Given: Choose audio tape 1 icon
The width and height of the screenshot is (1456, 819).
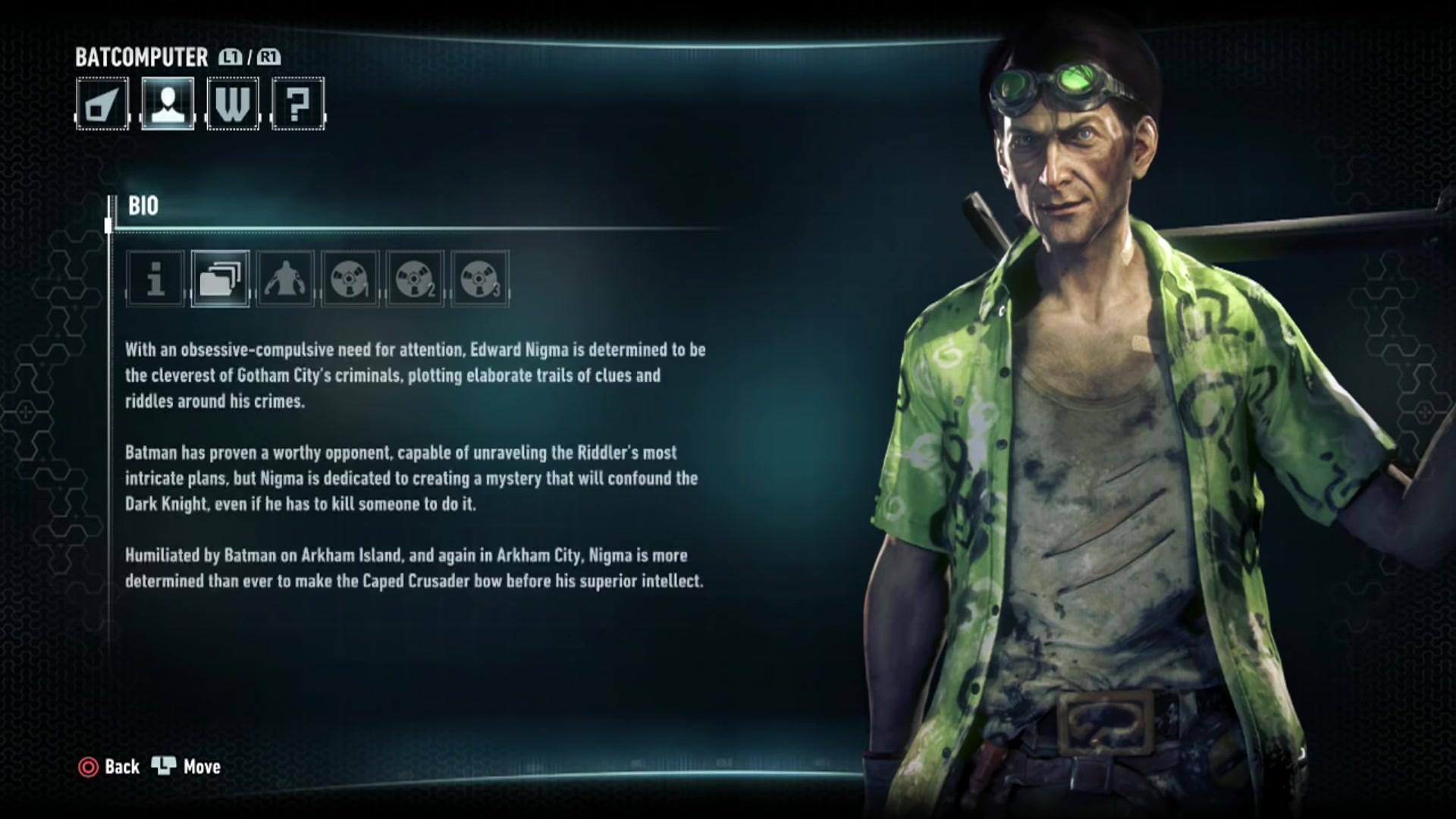Looking at the screenshot, I should click(350, 278).
